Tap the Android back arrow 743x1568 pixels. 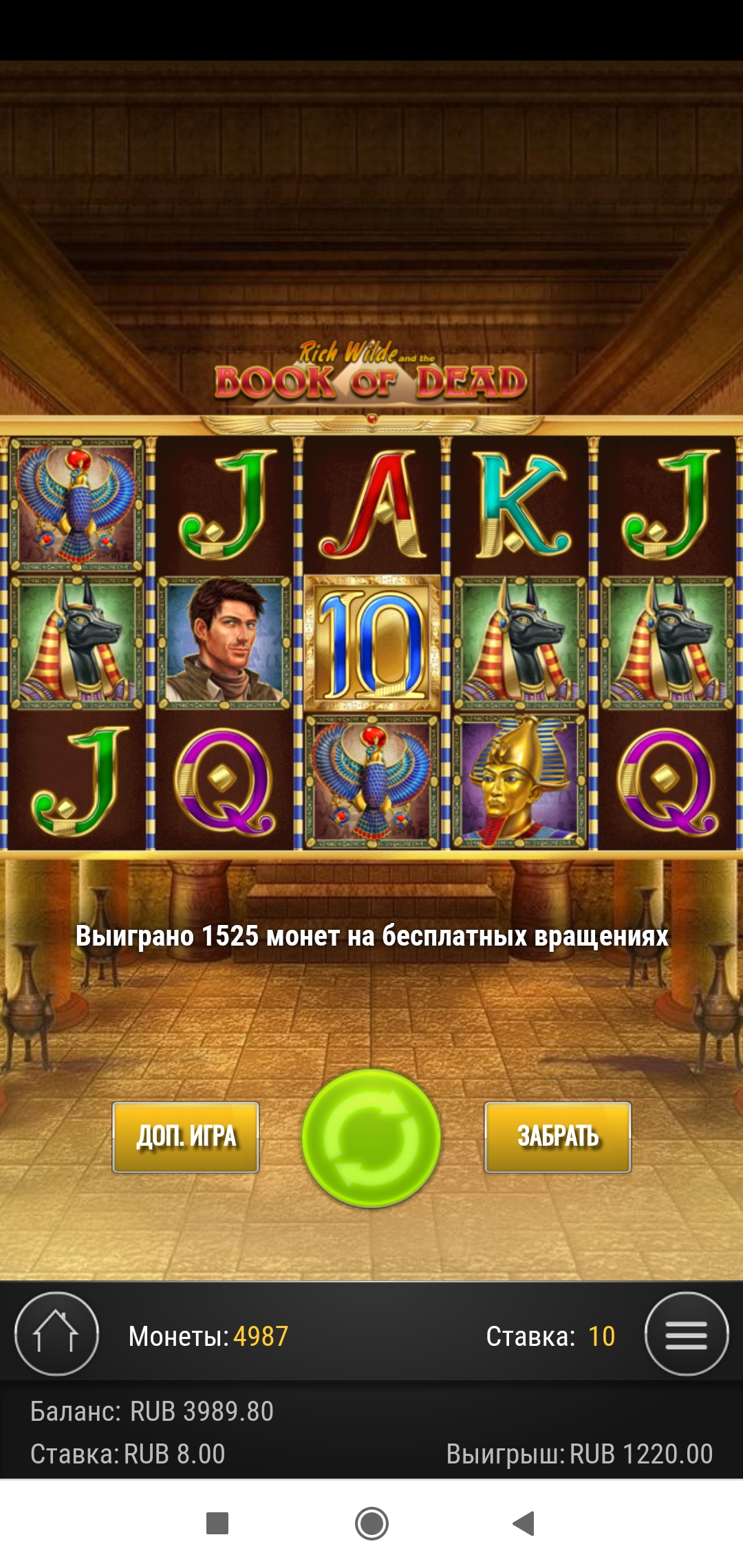(524, 1523)
